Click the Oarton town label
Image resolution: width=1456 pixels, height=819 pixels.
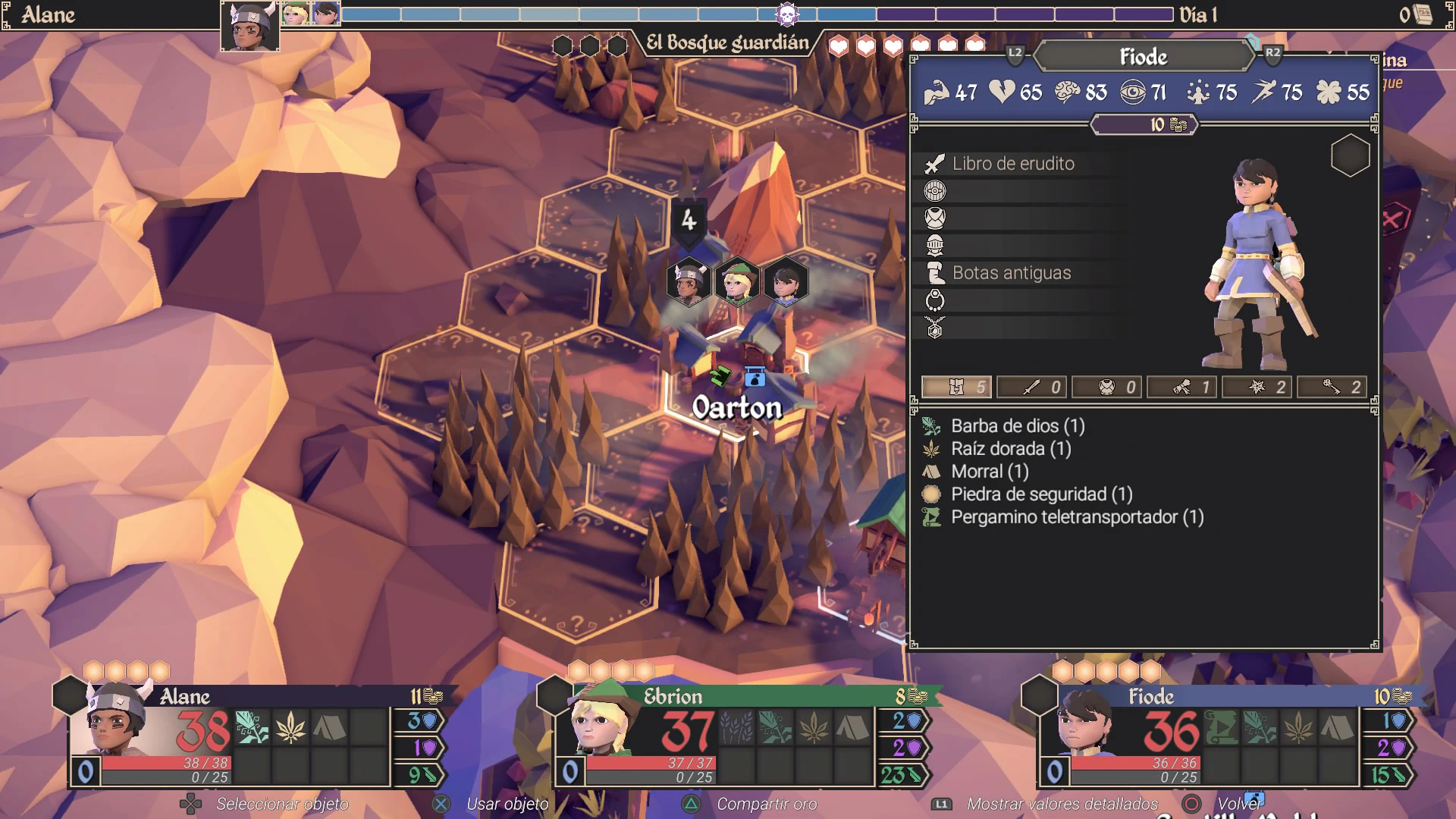tap(736, 408)
